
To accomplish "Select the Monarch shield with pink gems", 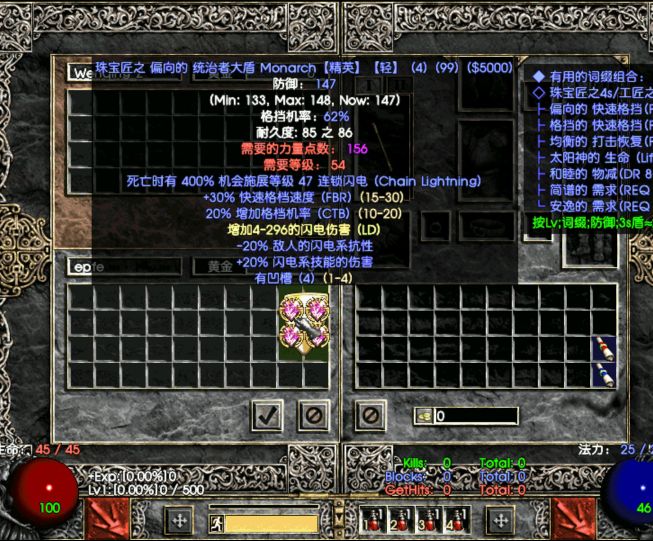I will 305,323.
